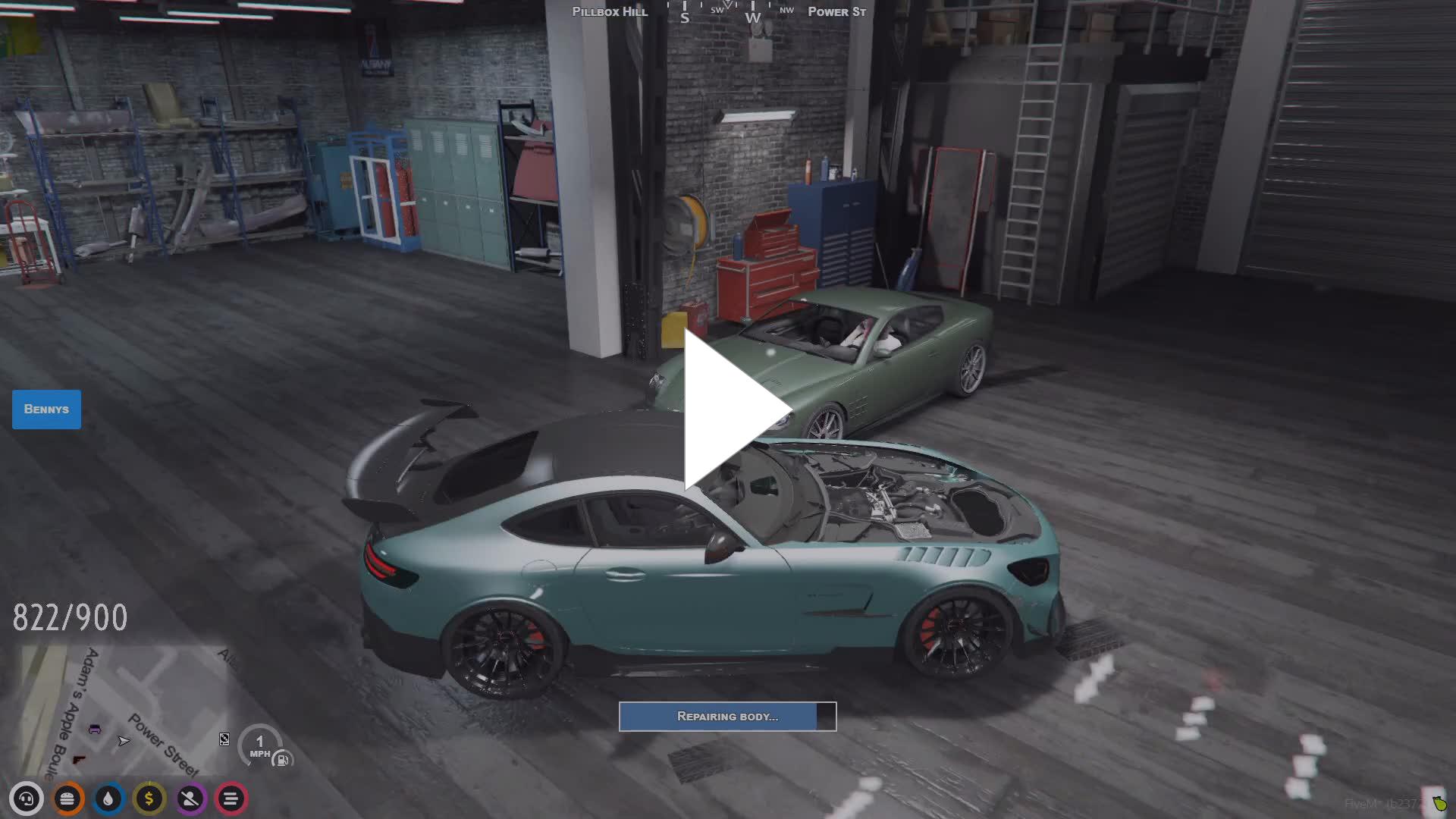The height and width of the screenshot is (819, 1456).
Task: Click the headset voice icon
Action: coord(27,799)
